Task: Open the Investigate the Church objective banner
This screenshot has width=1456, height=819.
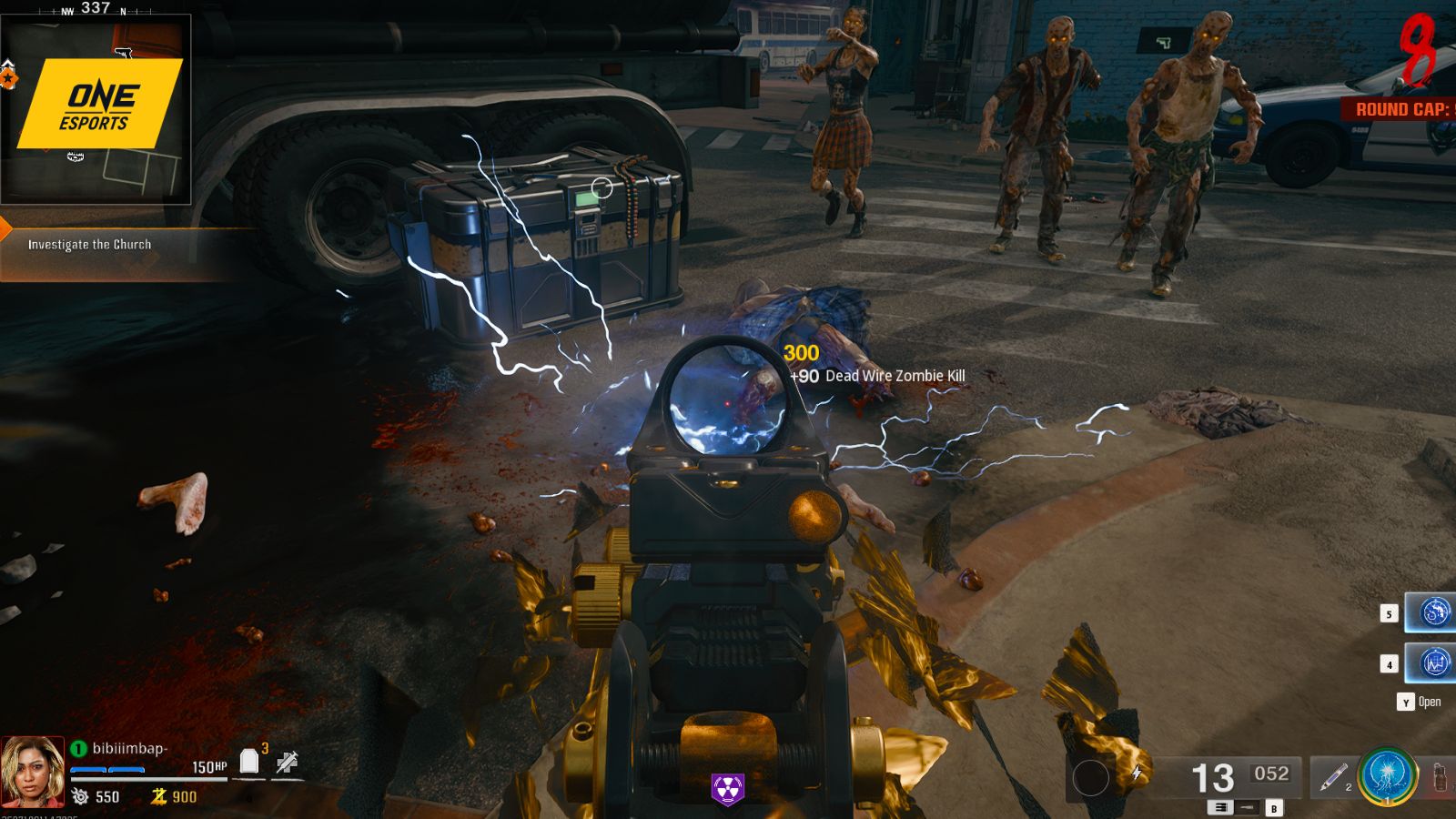Action: (x=91, y=244)
